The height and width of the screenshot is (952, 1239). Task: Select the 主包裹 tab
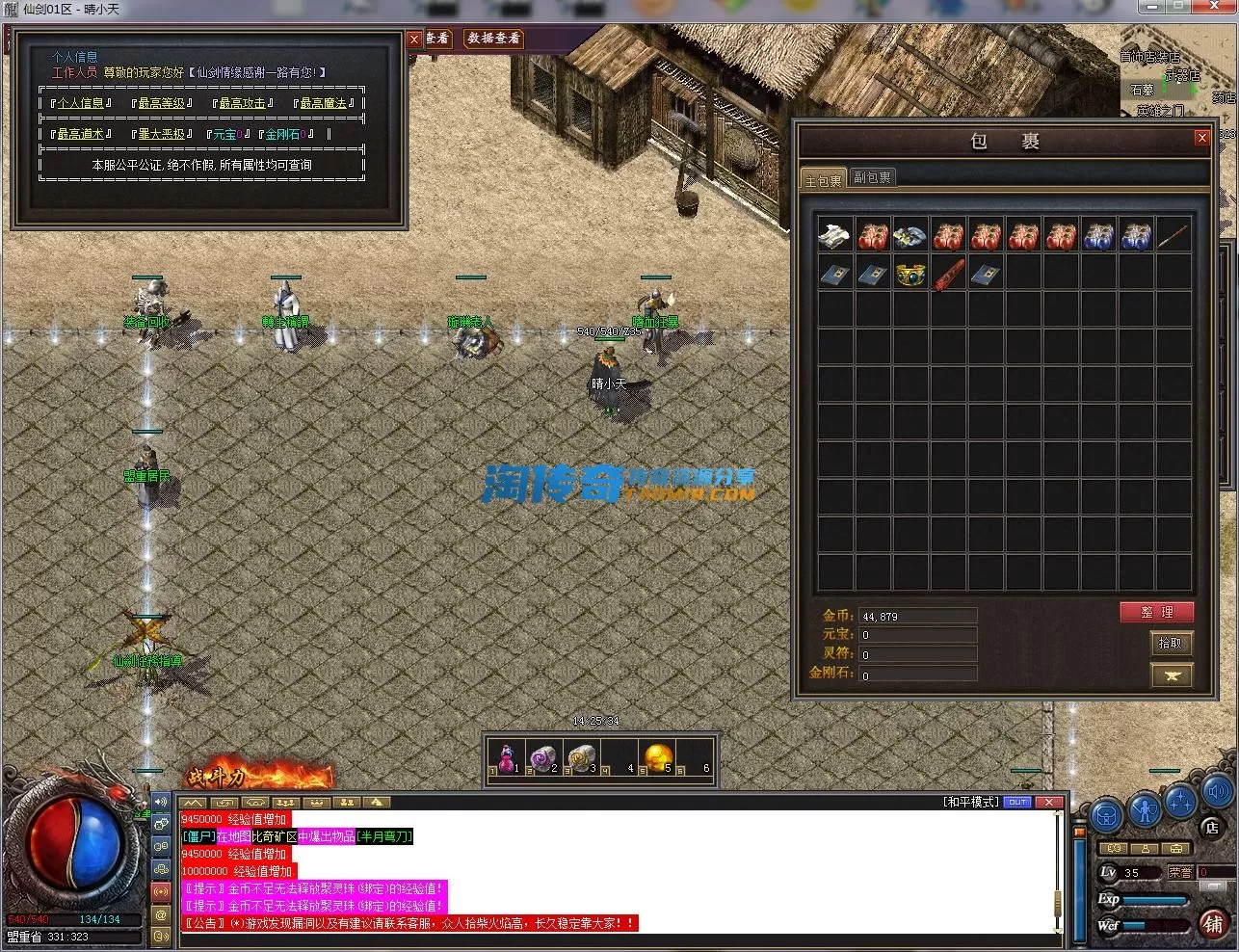(x=823, y=180)
